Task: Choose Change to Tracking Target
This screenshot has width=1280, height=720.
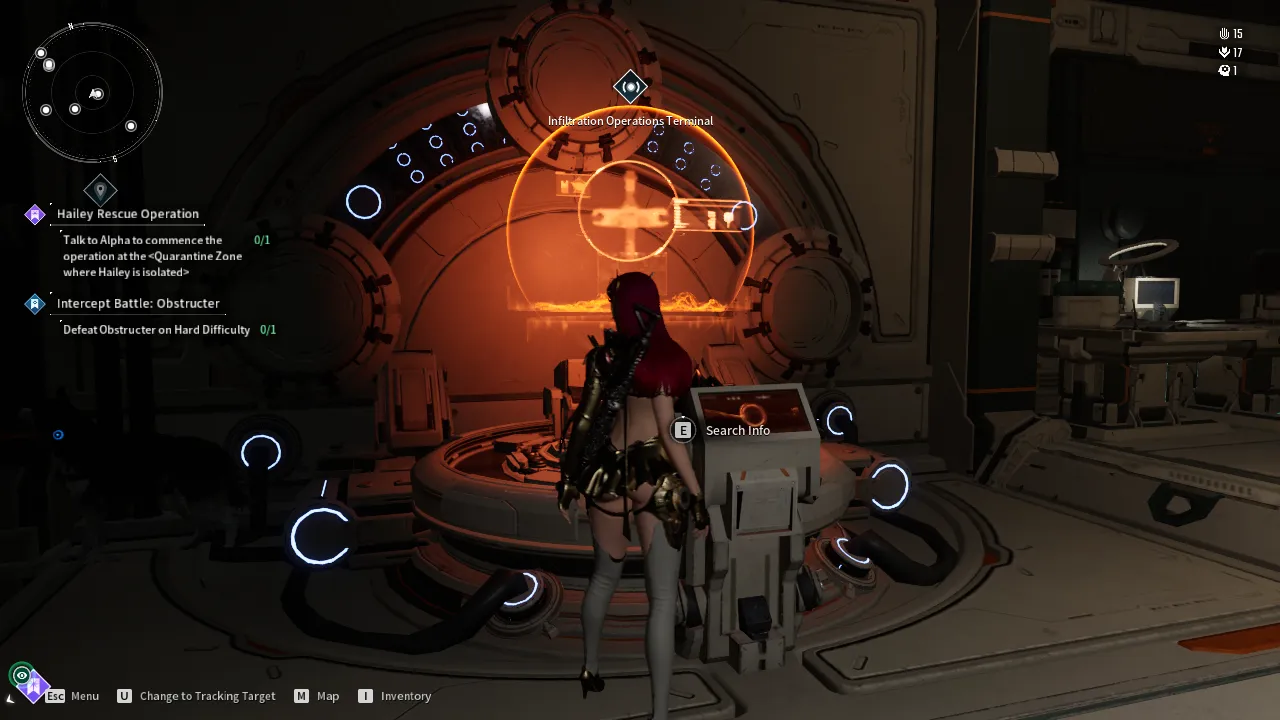Action: (196, 696)
